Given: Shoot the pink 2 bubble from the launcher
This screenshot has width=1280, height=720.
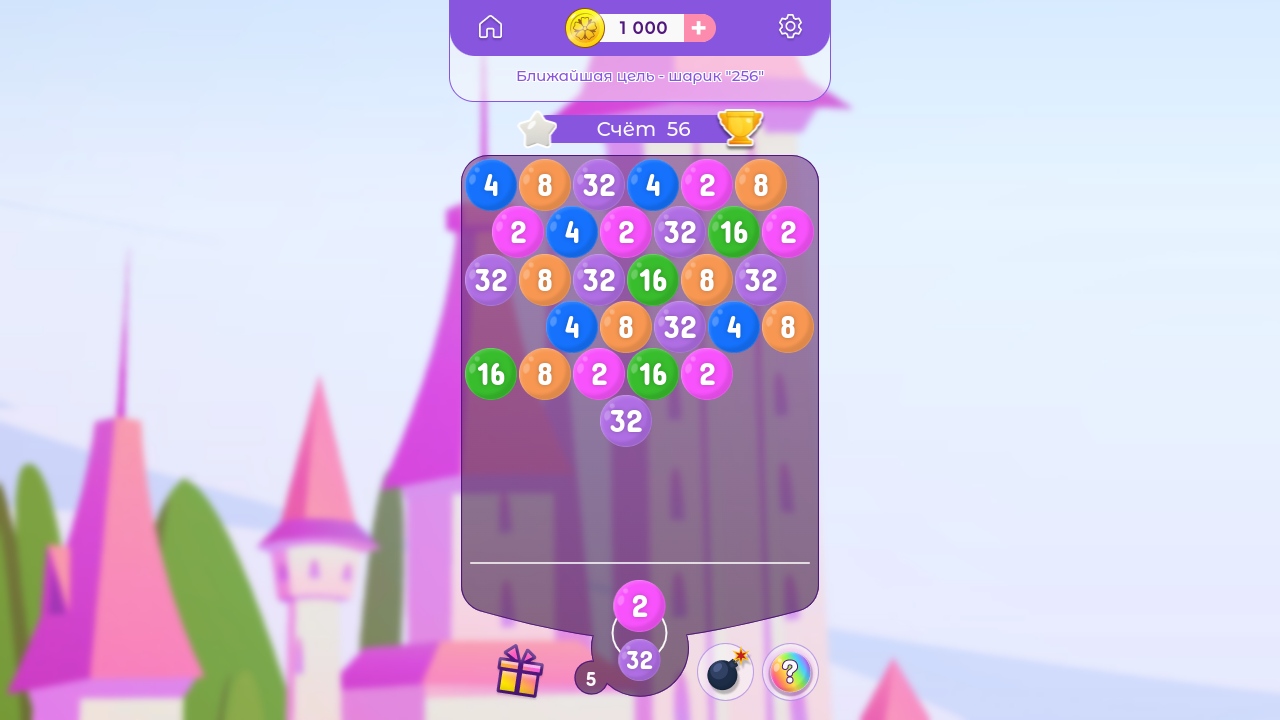Looking at the screenshot, I should pos(640,604).
